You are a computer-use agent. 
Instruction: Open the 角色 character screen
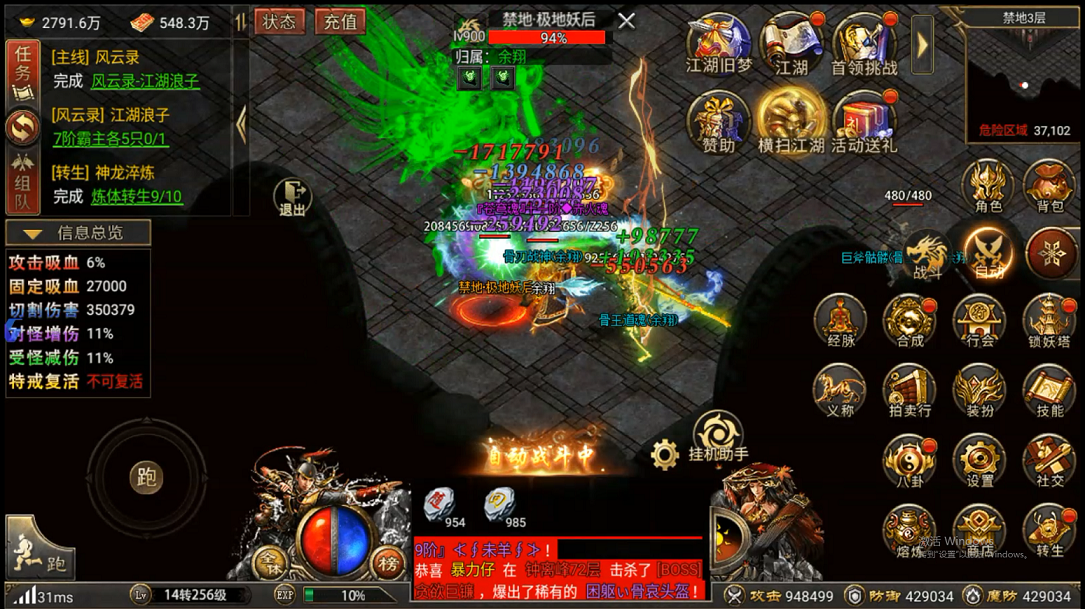coord(988,185)
